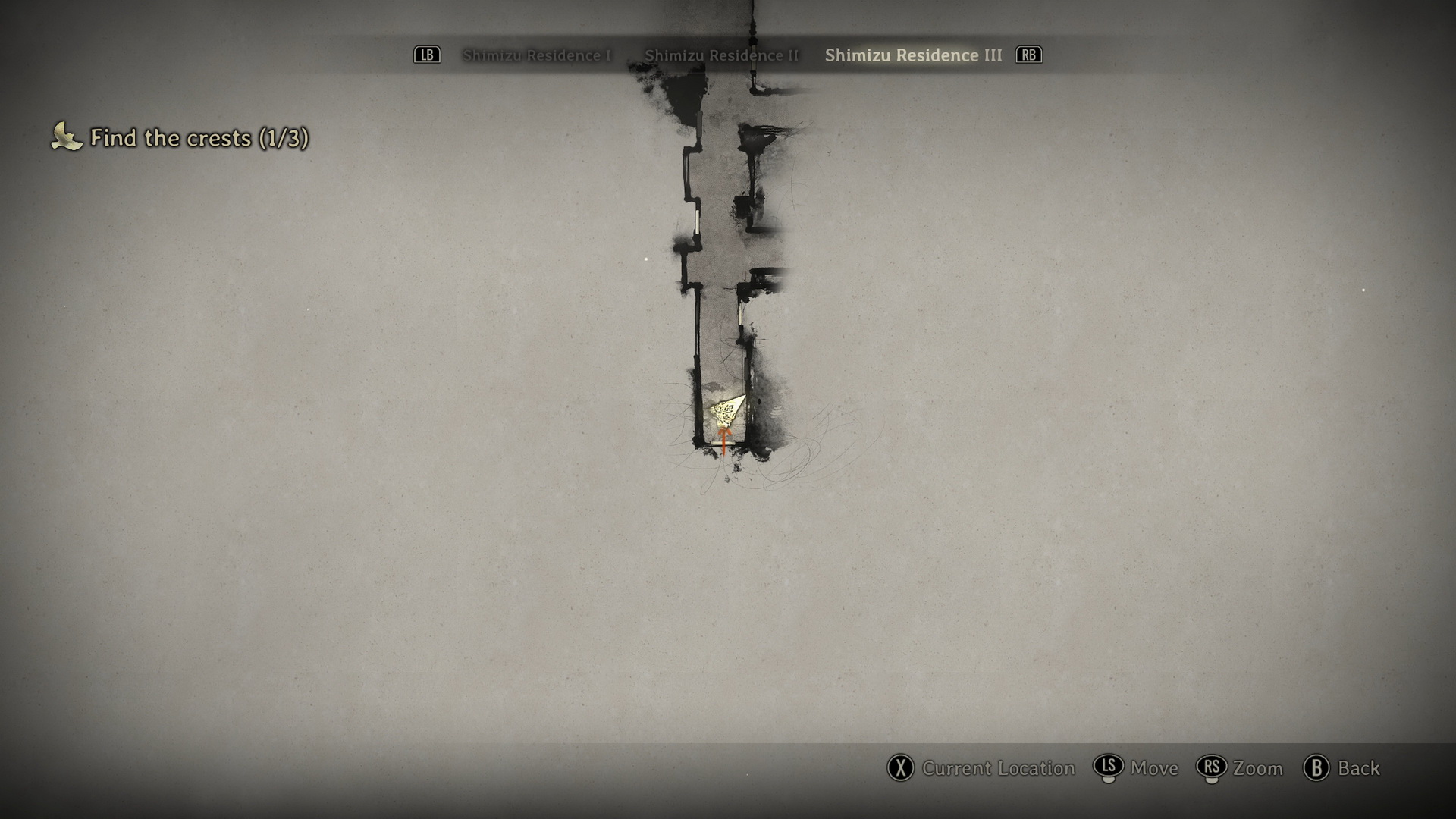Click the Find the crests objective tracker

pyautogui.click(x=199, y=138)
